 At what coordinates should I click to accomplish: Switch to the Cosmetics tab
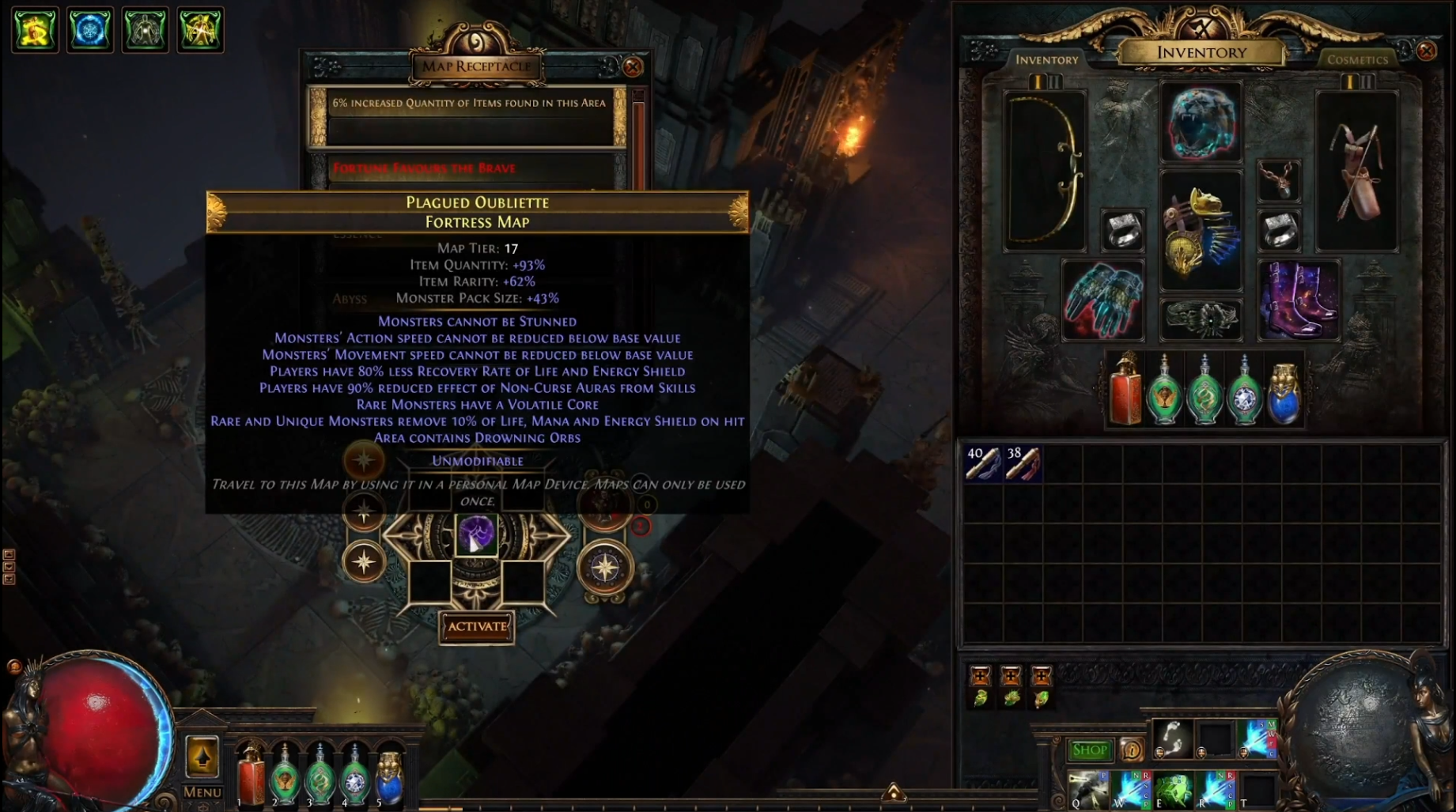point(1357,59)
